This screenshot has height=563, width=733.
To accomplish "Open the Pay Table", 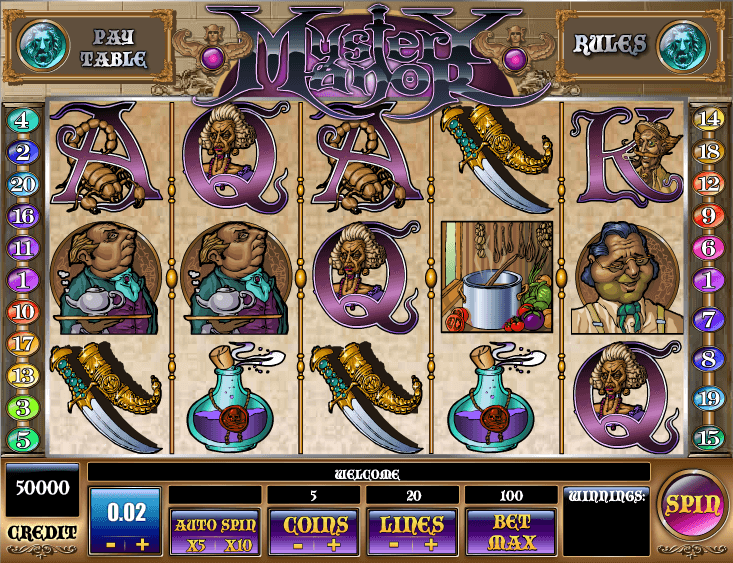I will (x=120, y=47).
